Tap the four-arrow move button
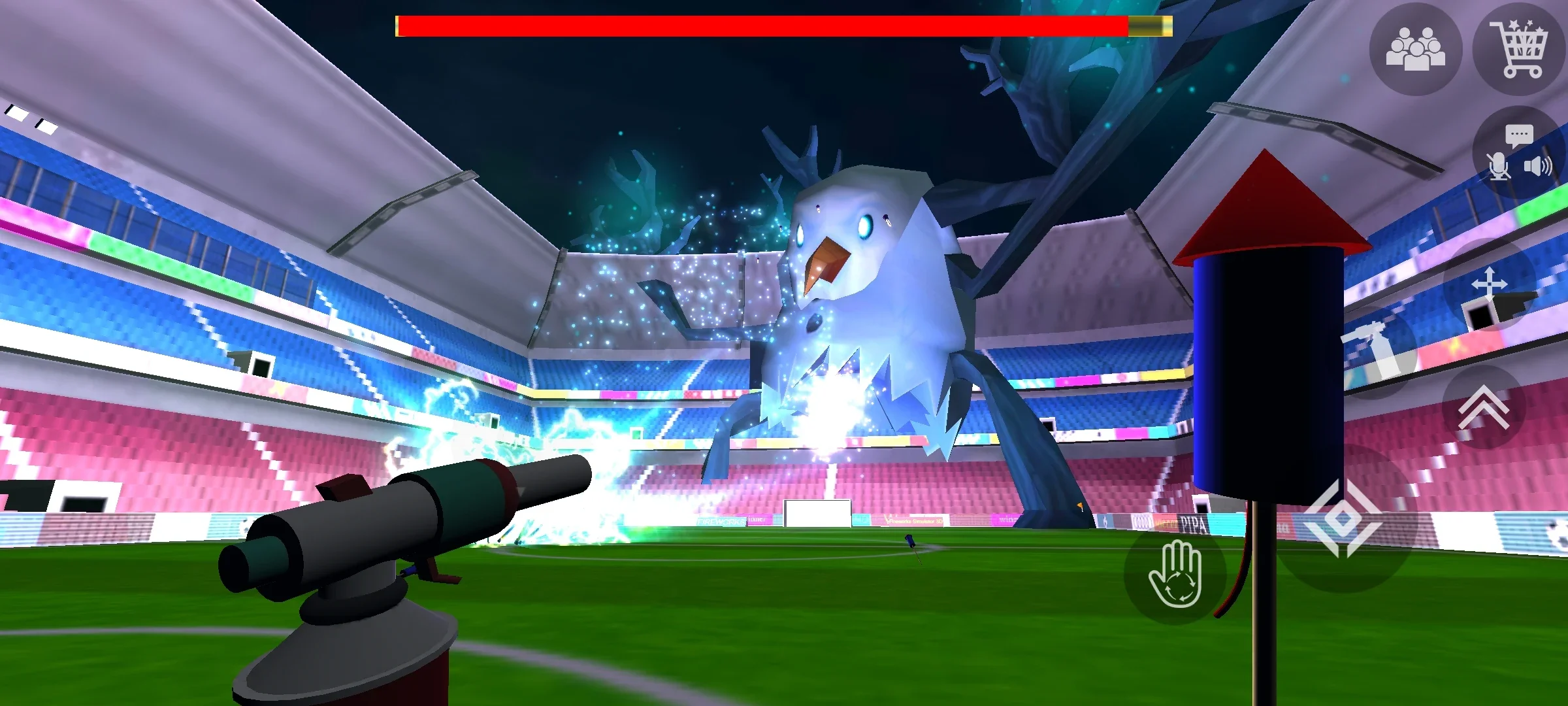Image resolution: width=1568 pixels, height=706 pixels. coord(1489,284)
